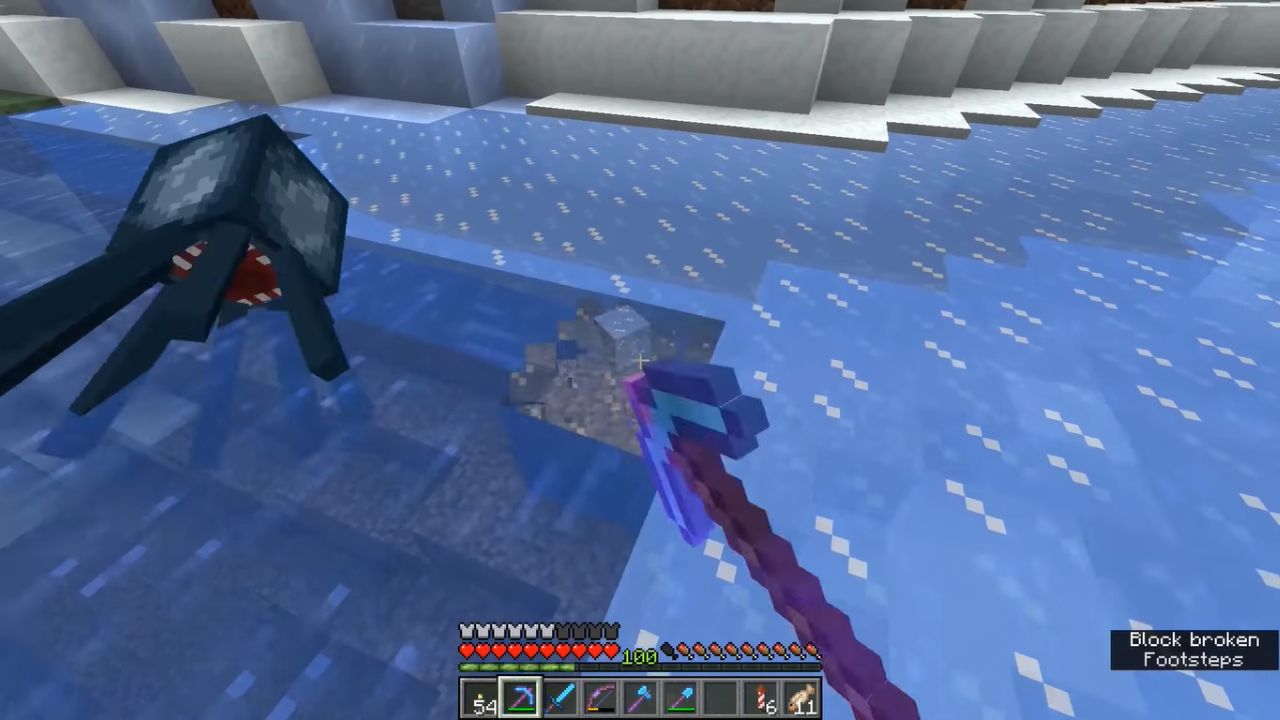Select the enchanted diamond pickaxe in the hotbar
Viewport: 1280px width, 720px height.
coord(521,697)
